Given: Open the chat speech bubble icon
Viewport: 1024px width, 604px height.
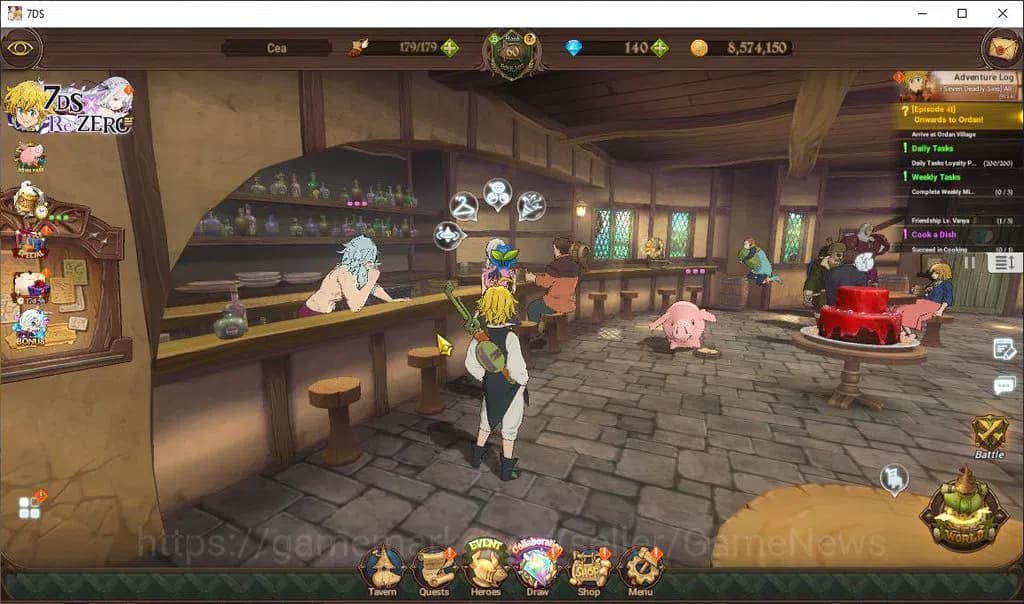Looking at the screenshot, I should pos(1004,385).
